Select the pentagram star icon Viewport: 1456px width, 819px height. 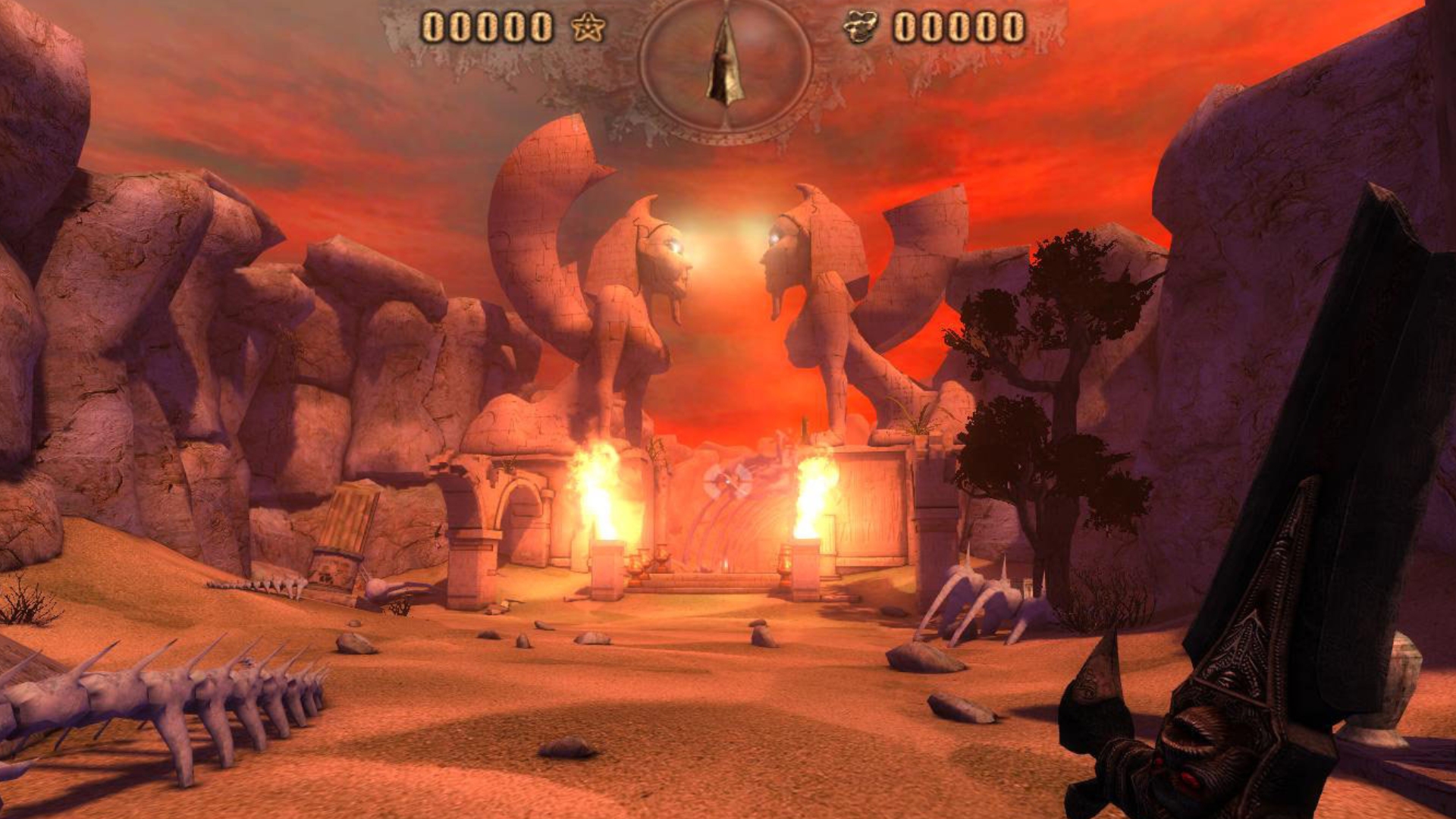coord(588,28)
